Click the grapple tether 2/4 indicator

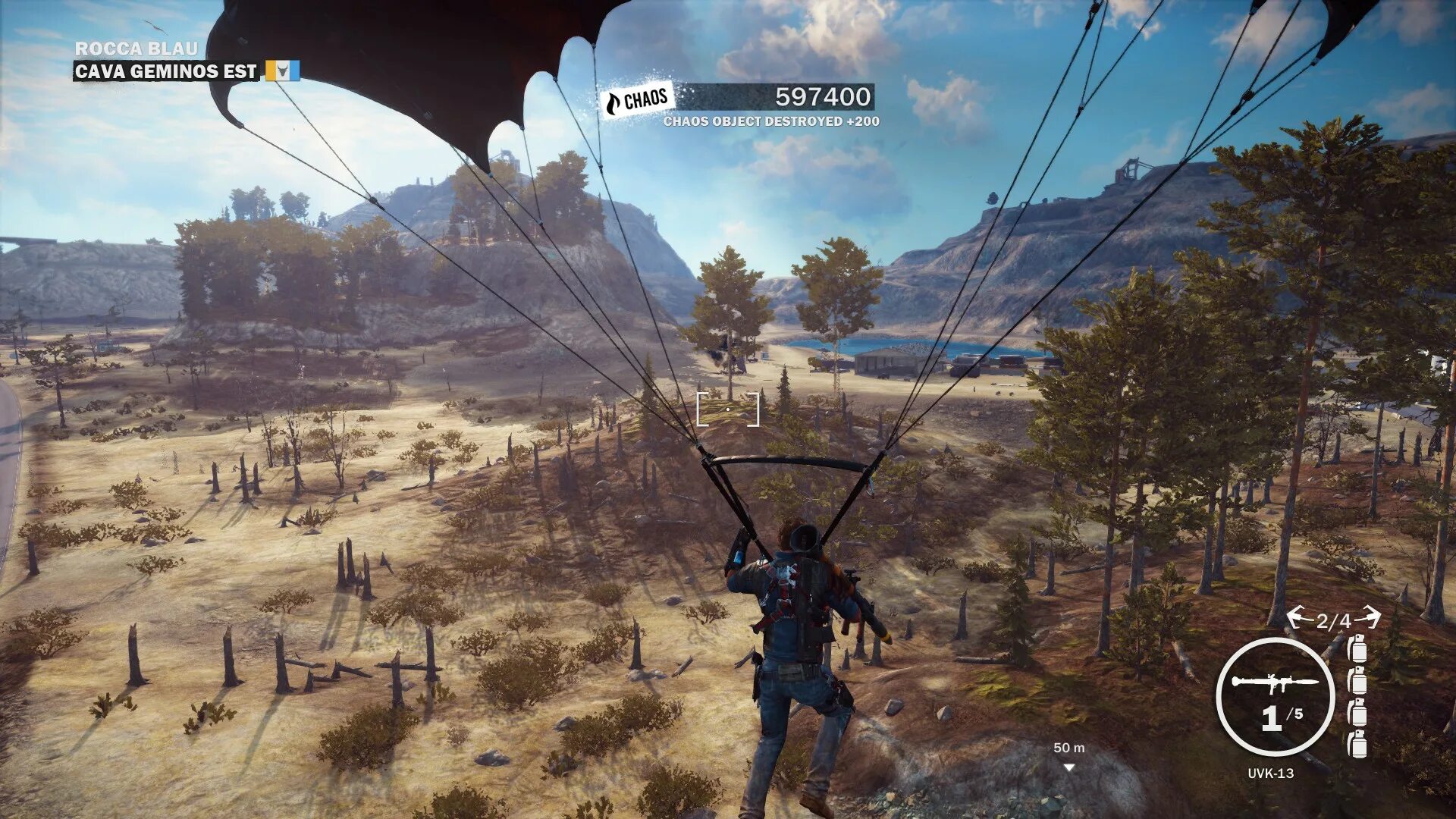point(1333,620)
